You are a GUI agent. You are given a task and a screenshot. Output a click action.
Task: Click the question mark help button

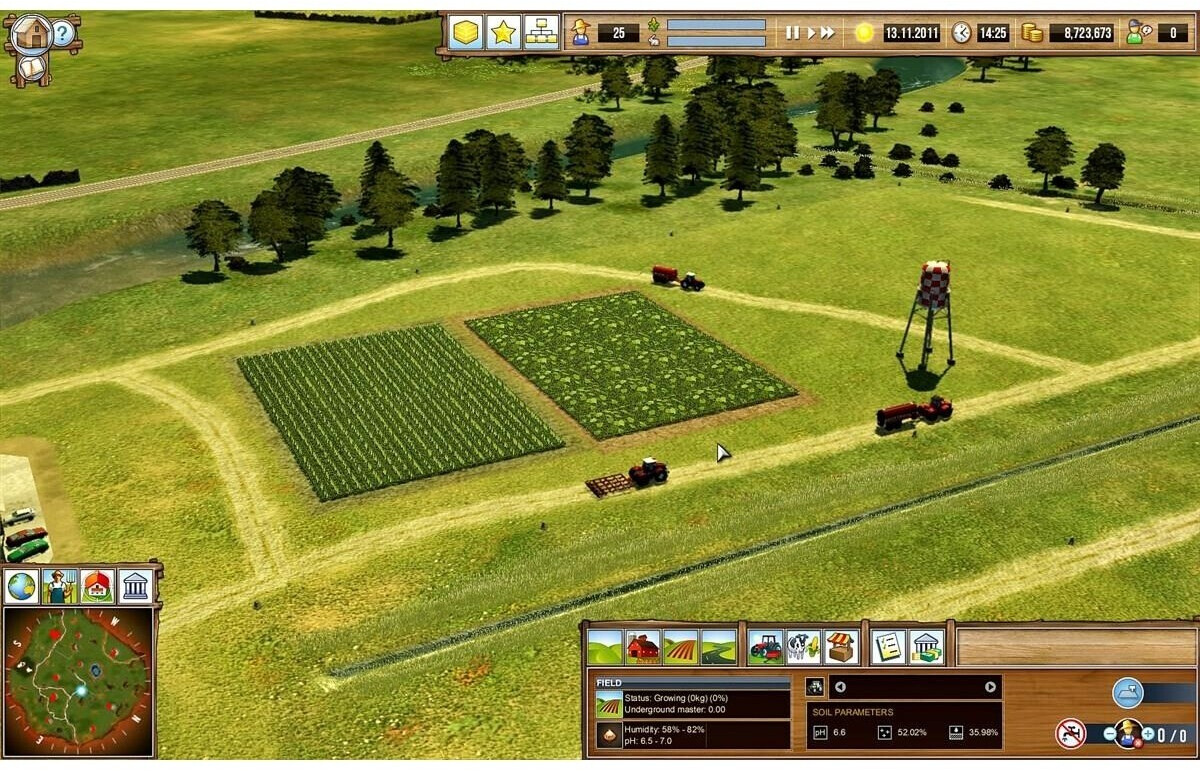(63, 34)
